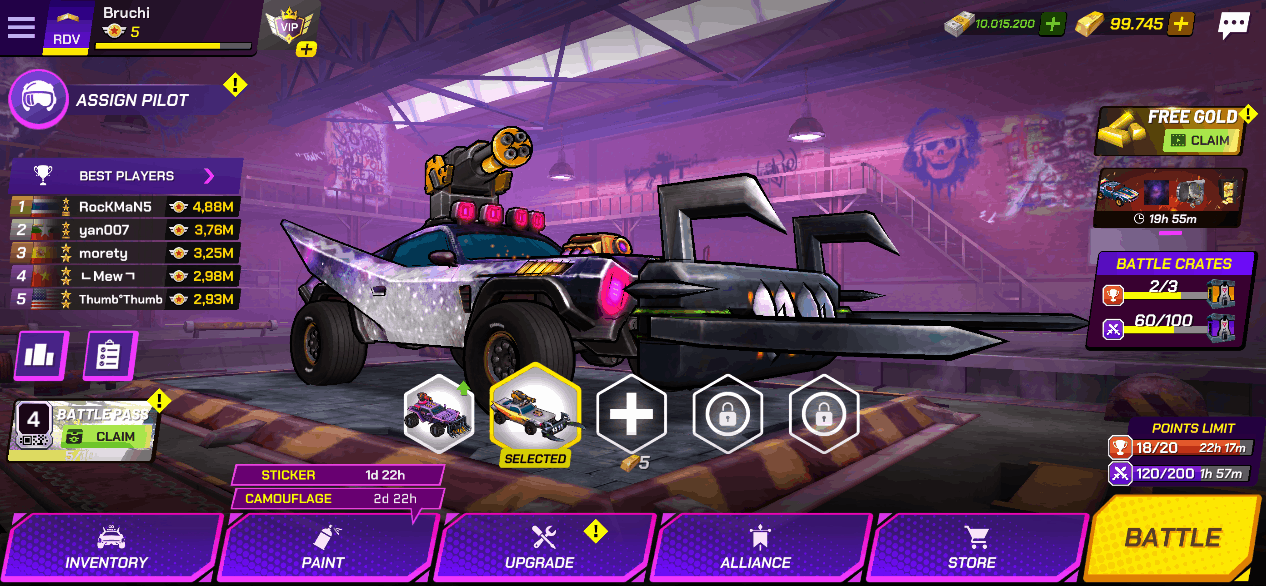Viewport: 1266px width, 586px height.
Task: Open the clipboard tasks button
Action: (x=110, y=356)
